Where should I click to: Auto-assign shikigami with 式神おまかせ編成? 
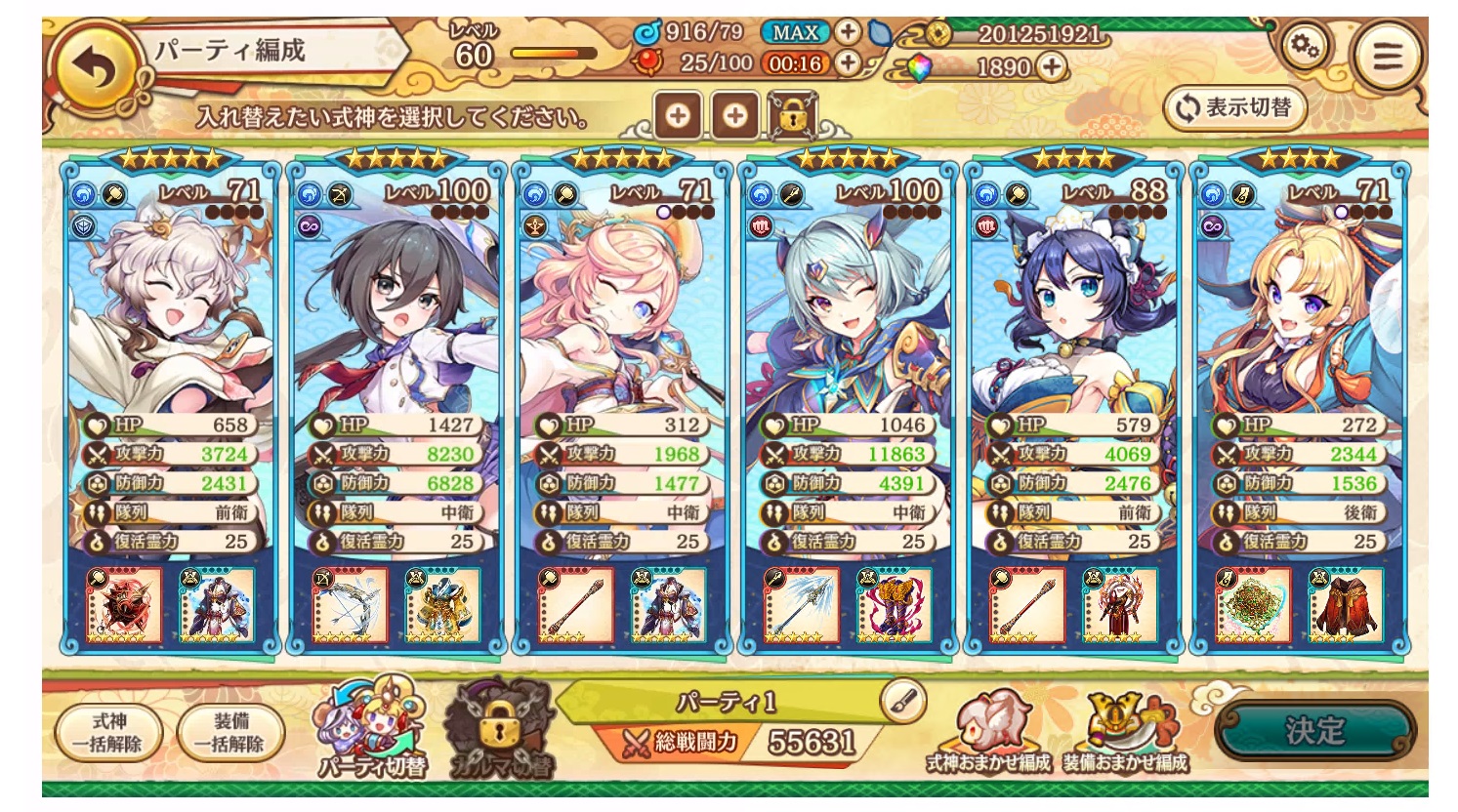[x=987, y=734]
